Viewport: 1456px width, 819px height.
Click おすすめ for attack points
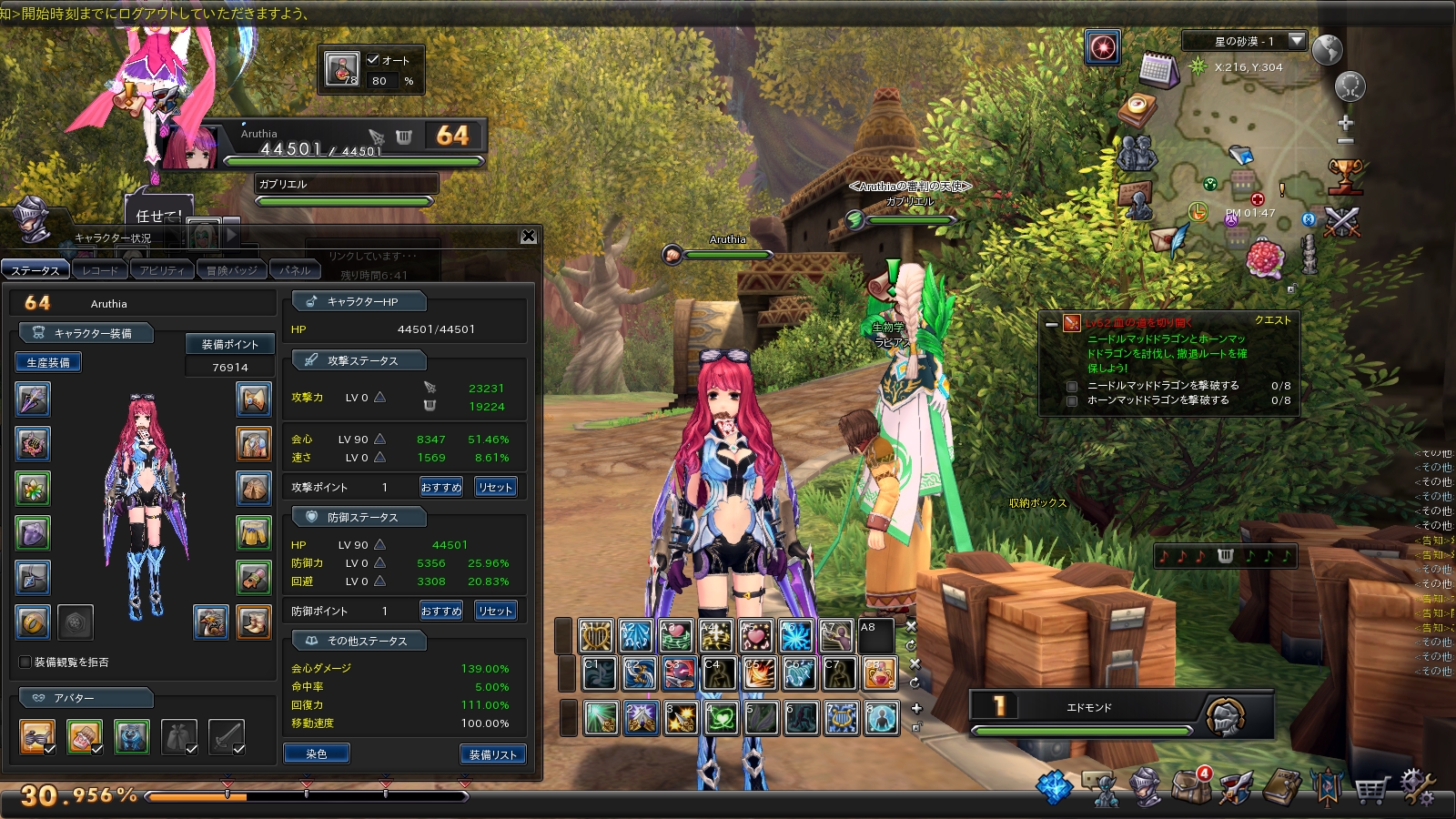441,487
